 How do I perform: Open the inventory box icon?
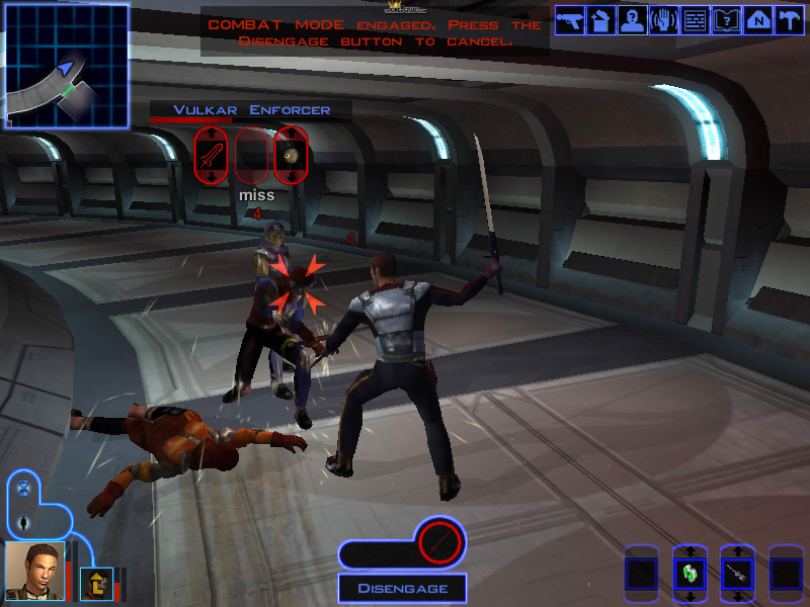[601, 20]
